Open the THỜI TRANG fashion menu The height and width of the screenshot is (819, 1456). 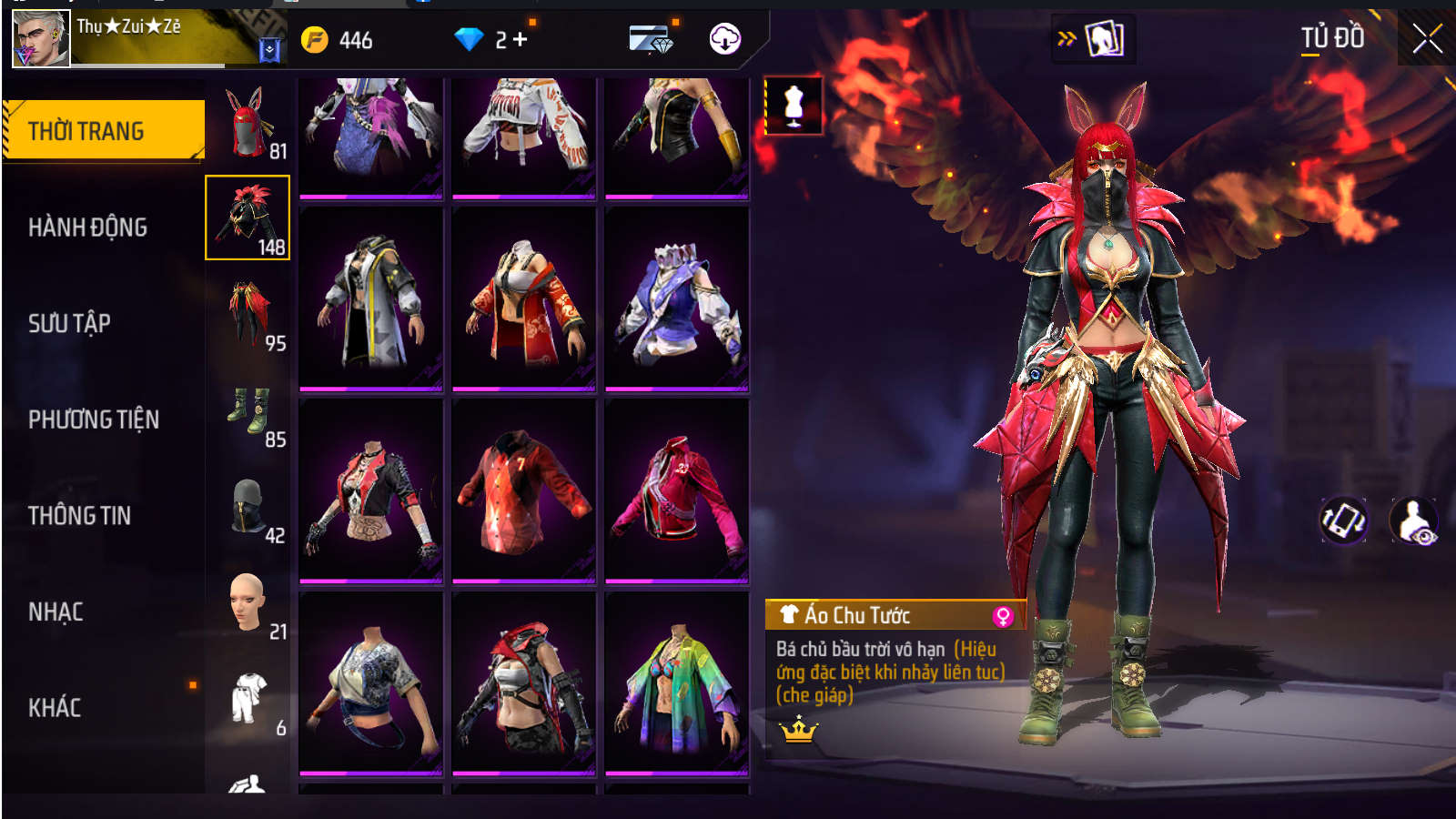(x=103, y=131)
